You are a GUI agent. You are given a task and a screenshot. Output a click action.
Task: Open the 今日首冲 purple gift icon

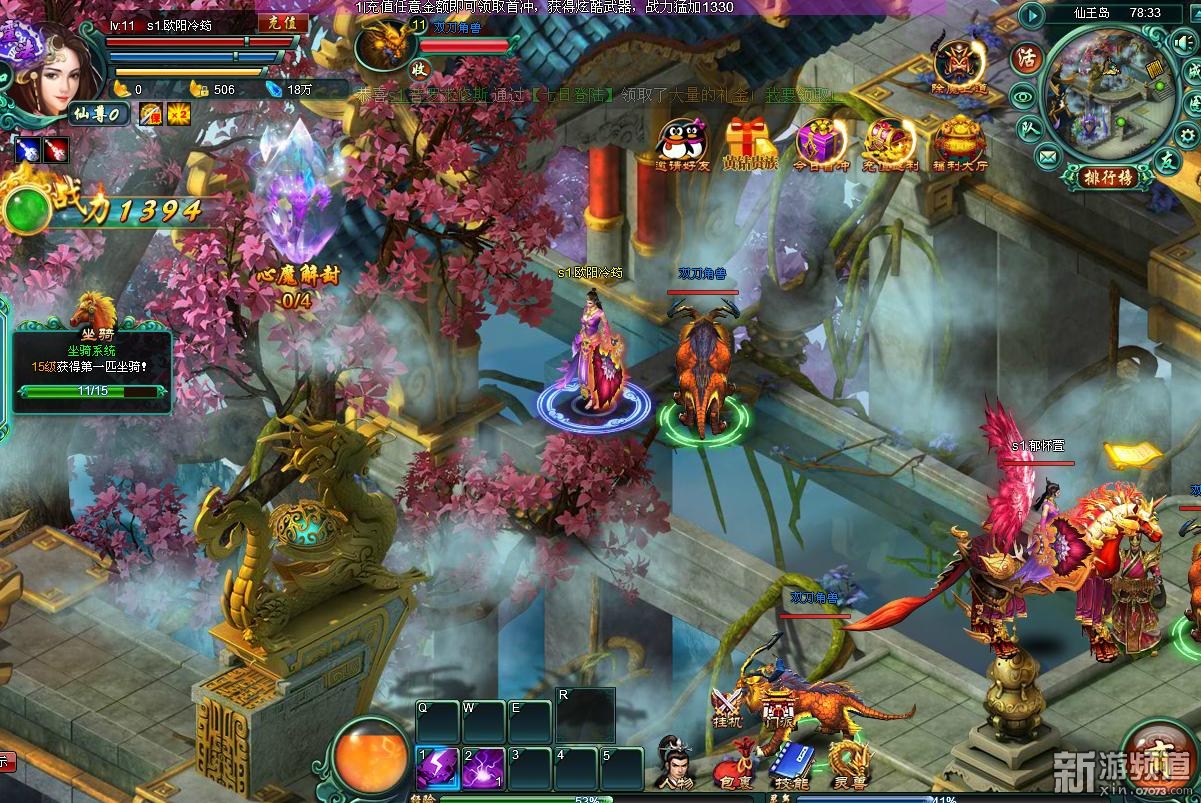[x=821, y=144]
